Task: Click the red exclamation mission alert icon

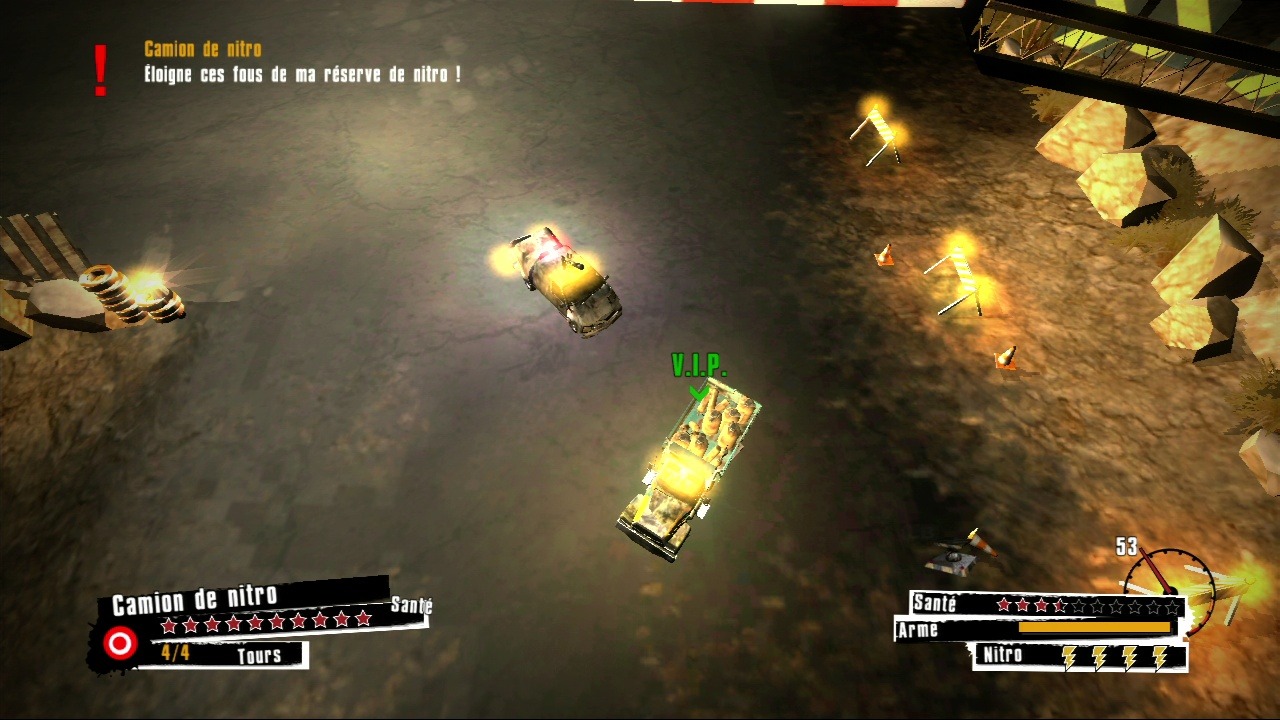Action: [99, 65]
